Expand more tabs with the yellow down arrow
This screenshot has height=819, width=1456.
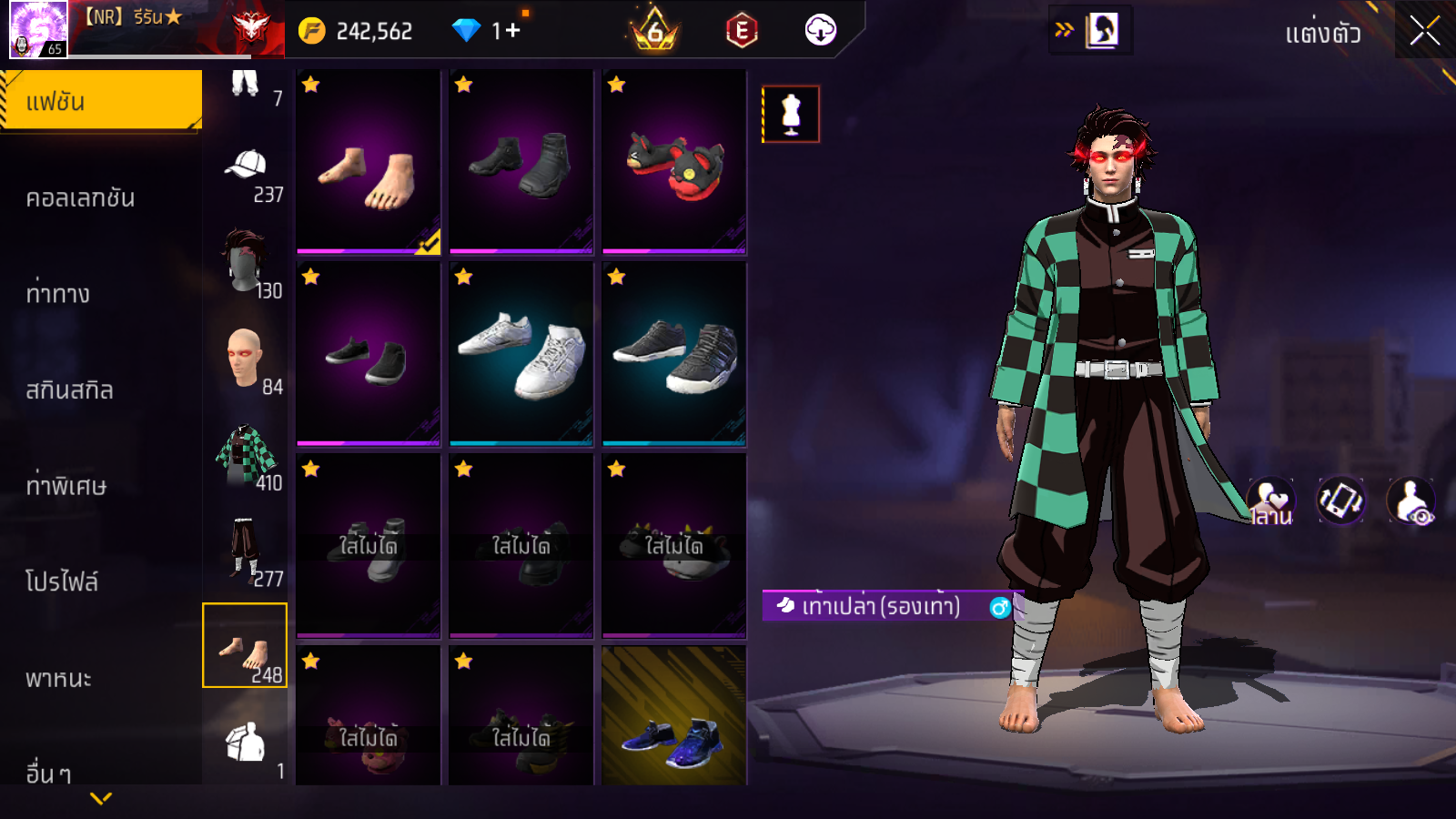pos(101,798)
